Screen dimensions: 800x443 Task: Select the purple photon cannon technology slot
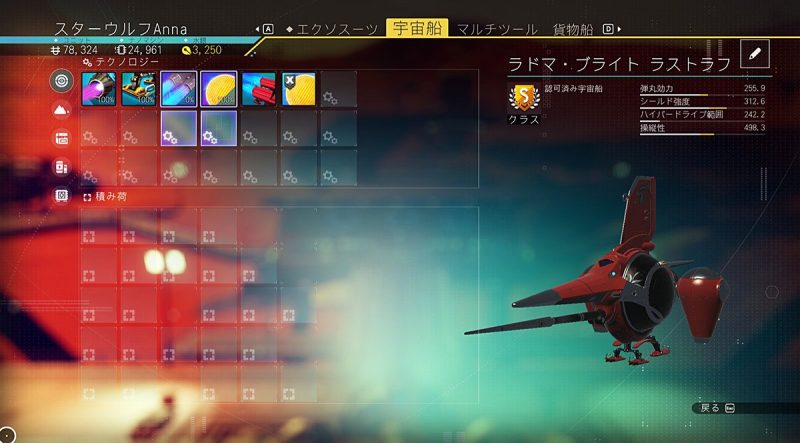pyautogui.click(x=99, y=89)
